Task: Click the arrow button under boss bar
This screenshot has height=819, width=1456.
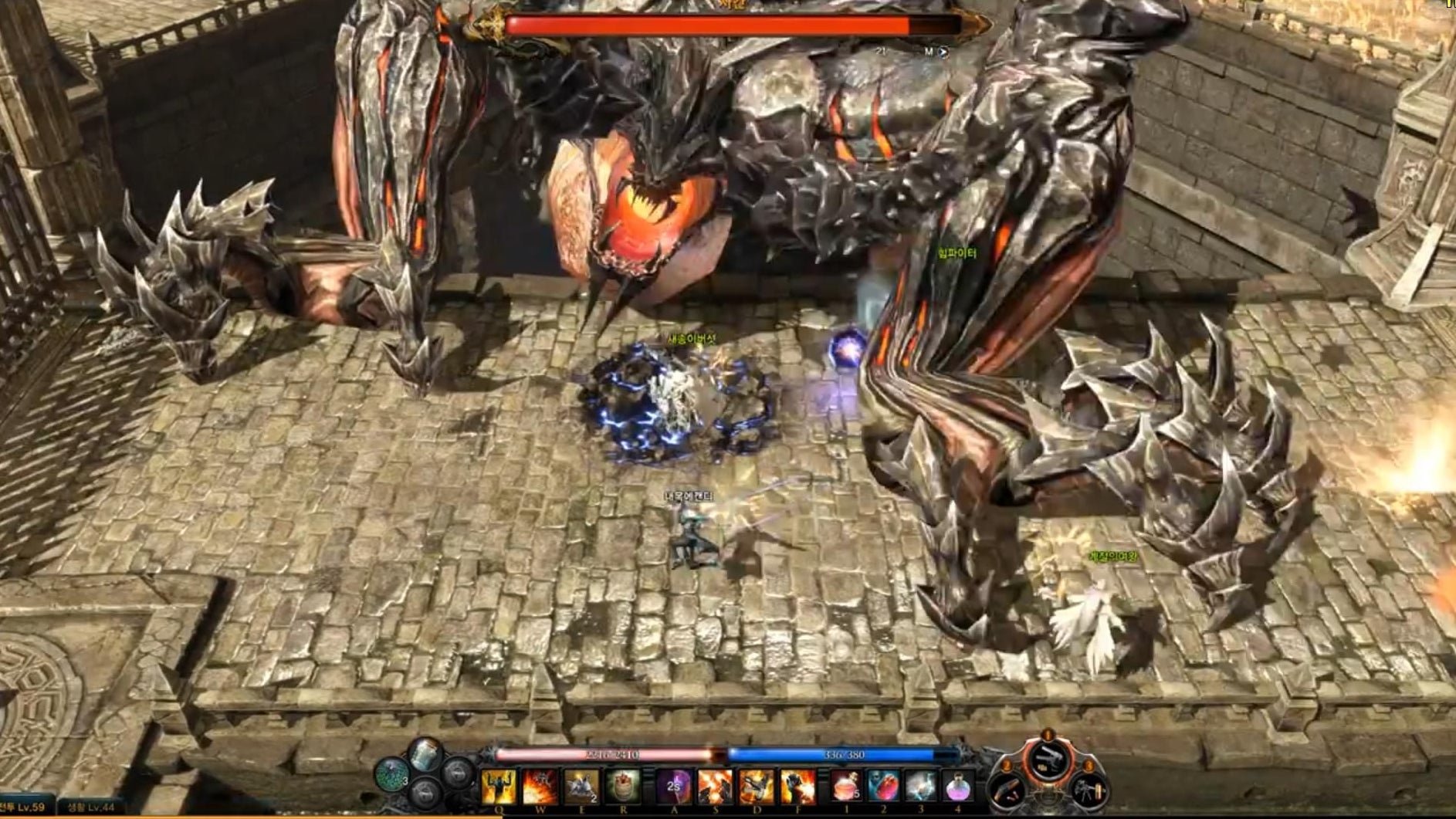Action: pyautogui.click(x=943, y=52)
